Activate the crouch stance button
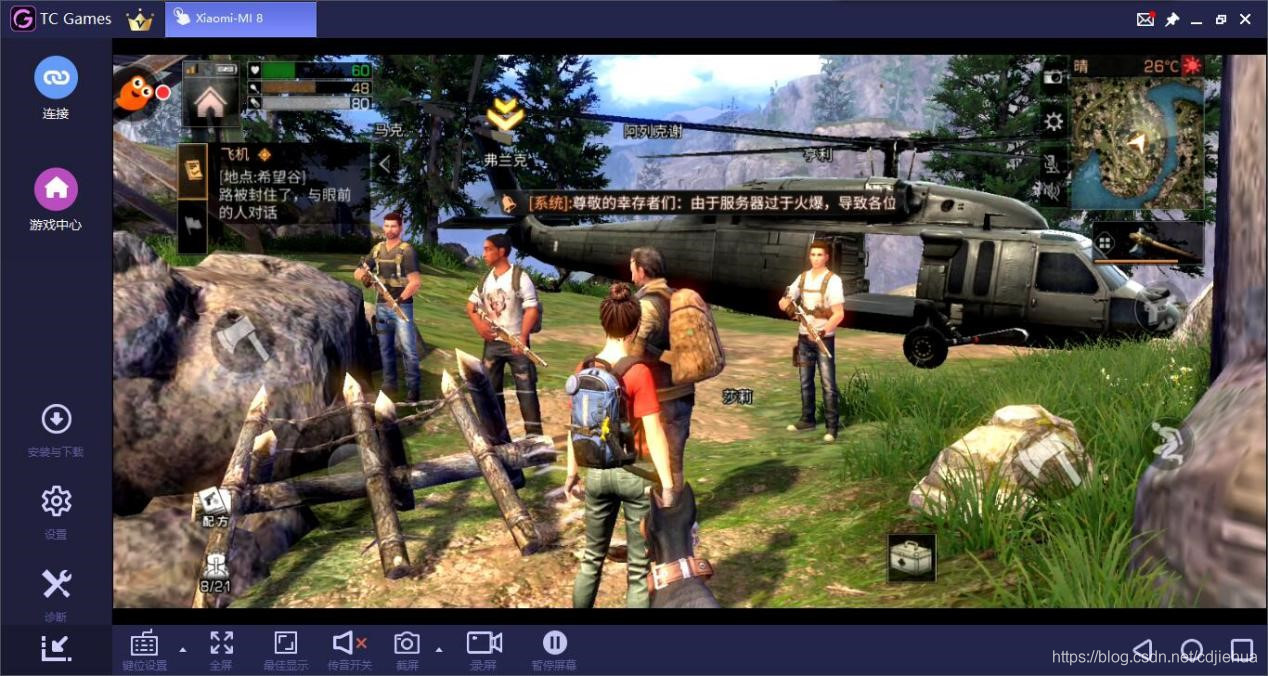This screenshot has width=1268, height=676. (1165, 443)
